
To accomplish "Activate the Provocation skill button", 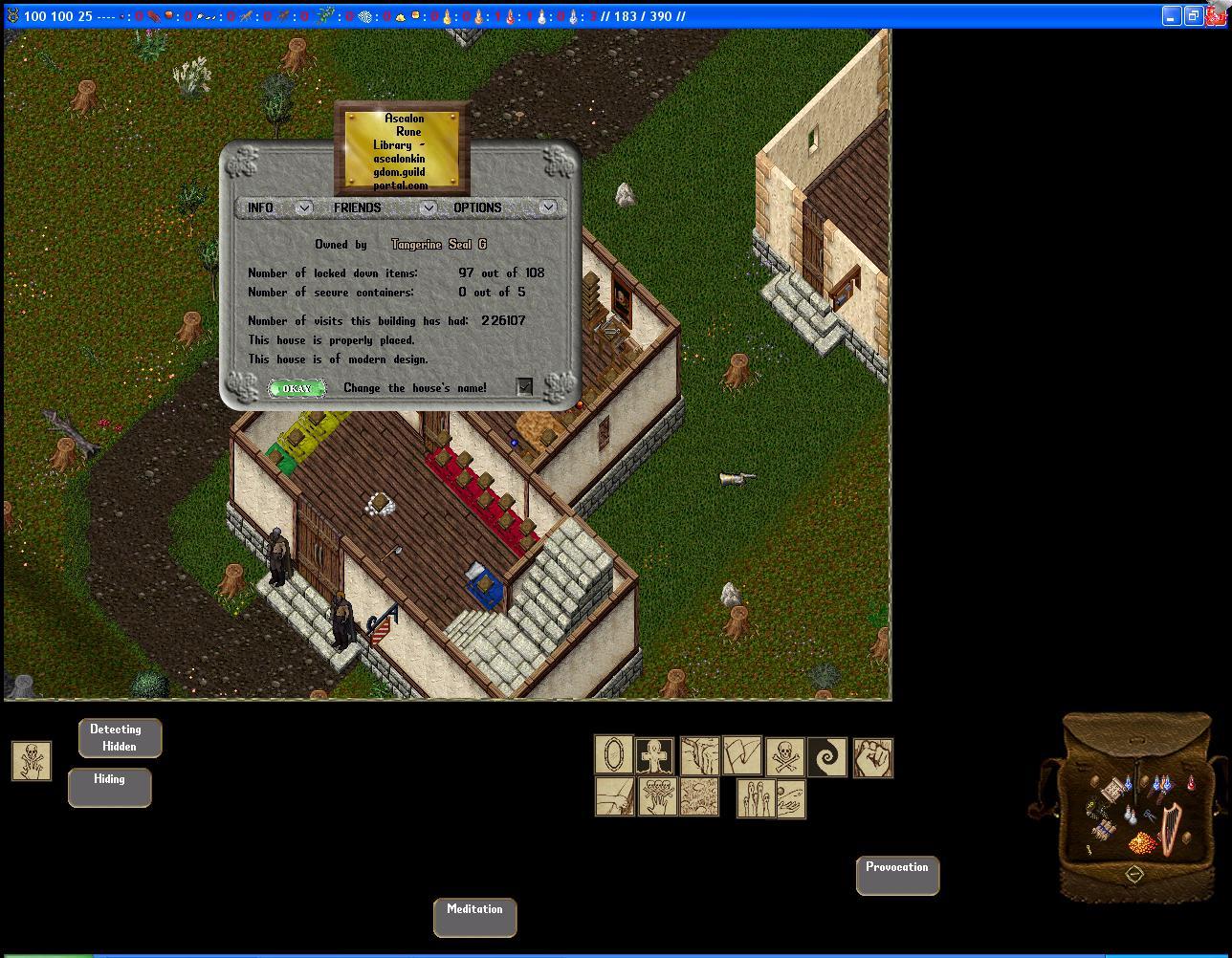I will (897, 876).
